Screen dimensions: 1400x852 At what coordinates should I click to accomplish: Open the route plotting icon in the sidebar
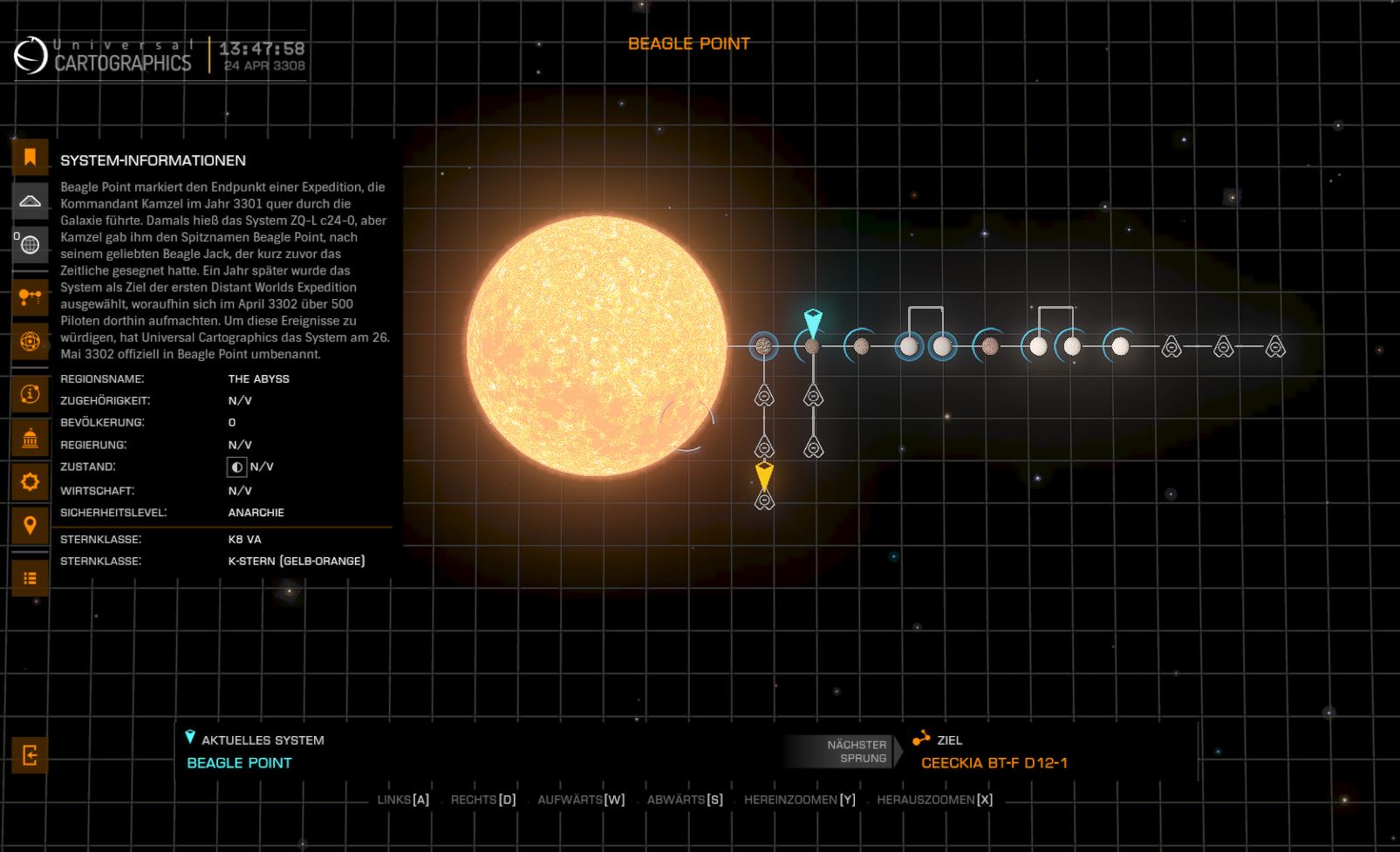[30, 297]
